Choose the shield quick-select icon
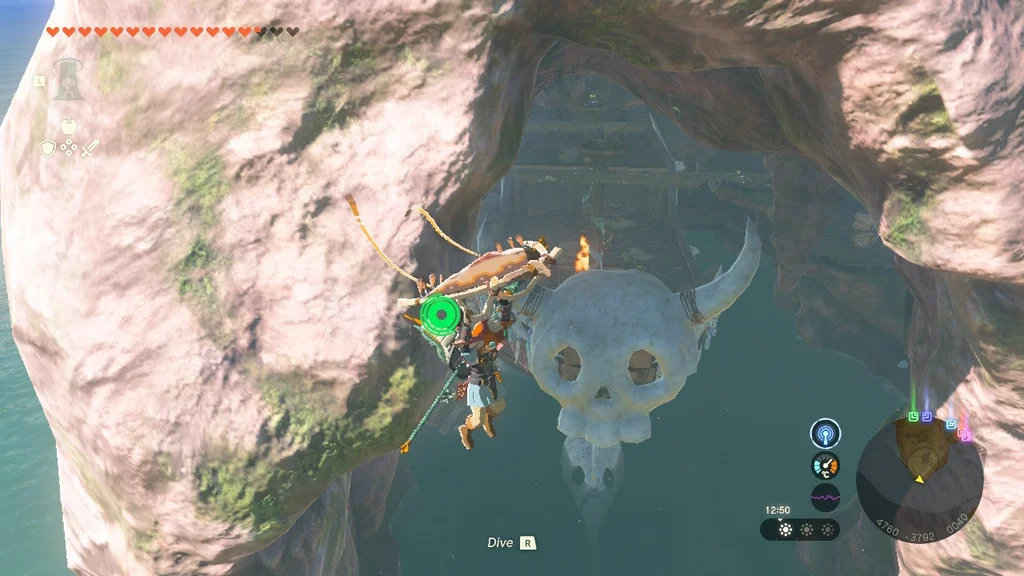Viewport: 1024px width, 576px height. [x=46, y=148]
